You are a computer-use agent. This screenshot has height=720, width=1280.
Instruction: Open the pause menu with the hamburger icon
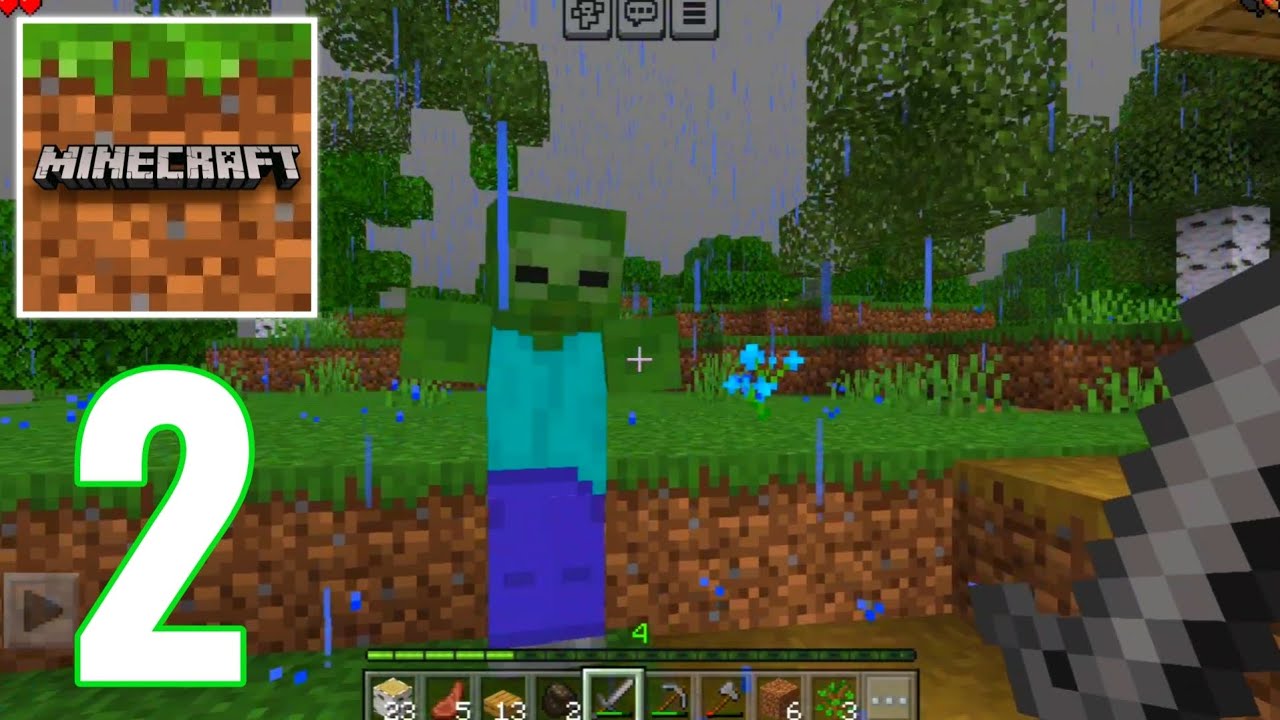point(695,14)
